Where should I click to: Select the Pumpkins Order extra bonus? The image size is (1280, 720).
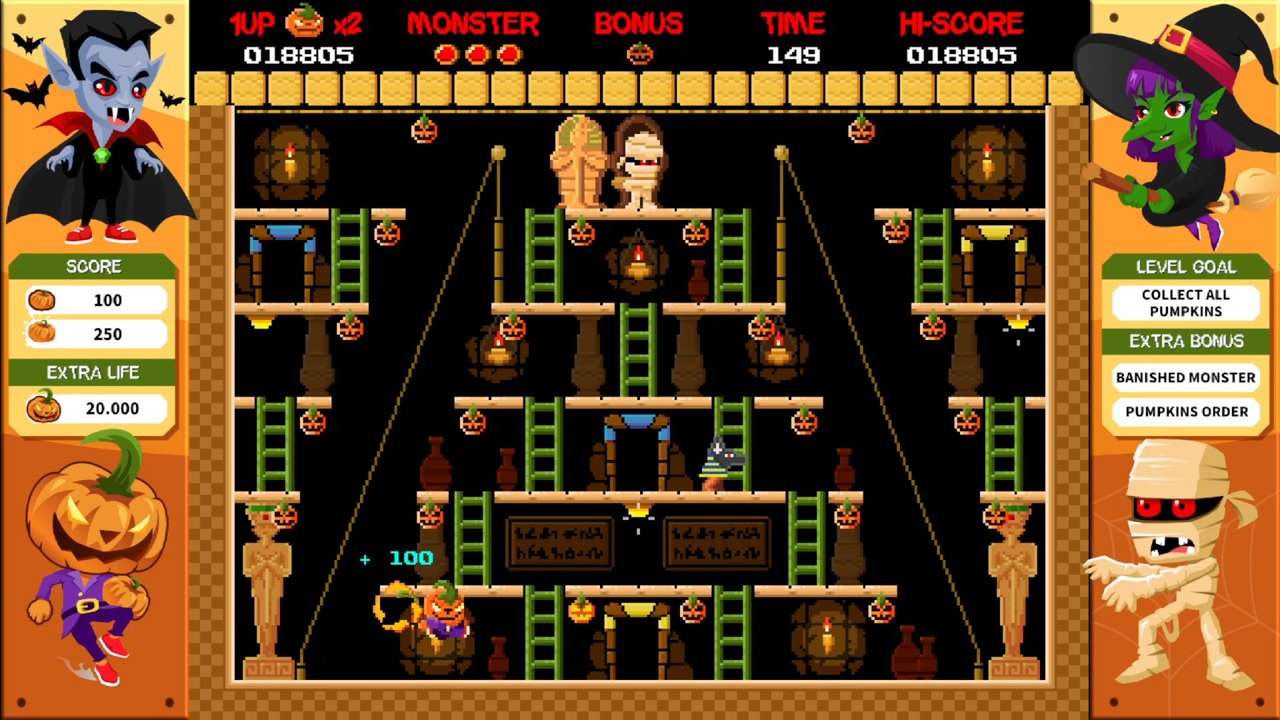point(1185,411)
